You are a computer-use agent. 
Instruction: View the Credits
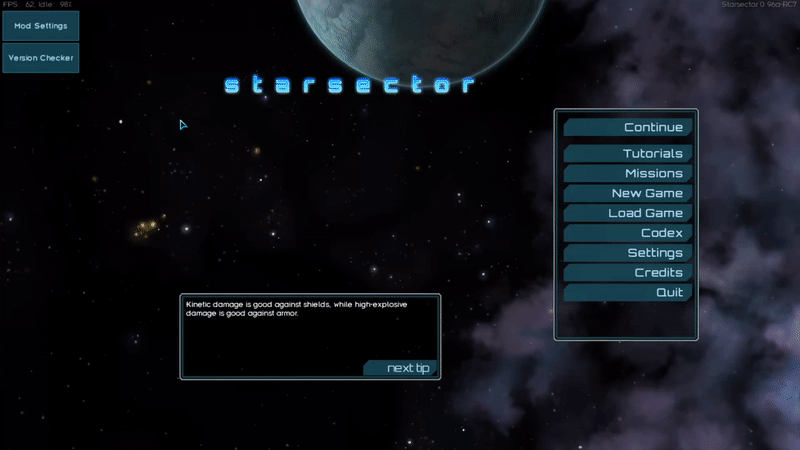627,273
